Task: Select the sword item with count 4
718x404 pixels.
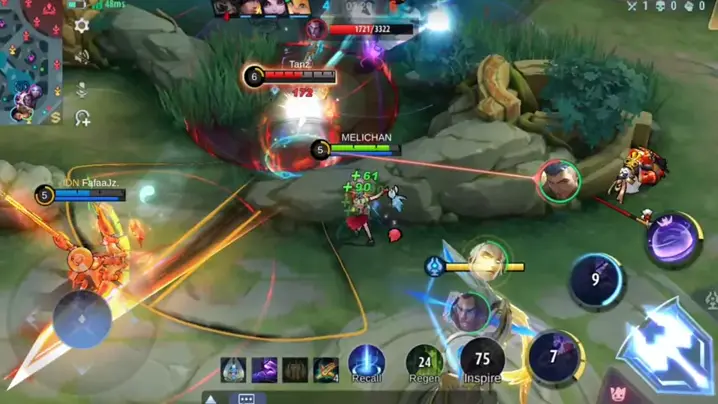Action: (x=326, y=370)
